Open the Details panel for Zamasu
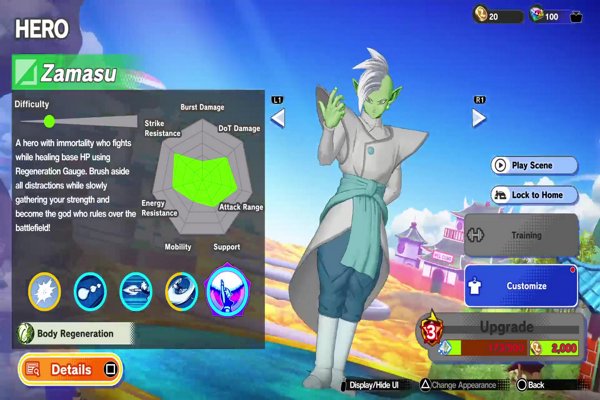 click(70, 369)
